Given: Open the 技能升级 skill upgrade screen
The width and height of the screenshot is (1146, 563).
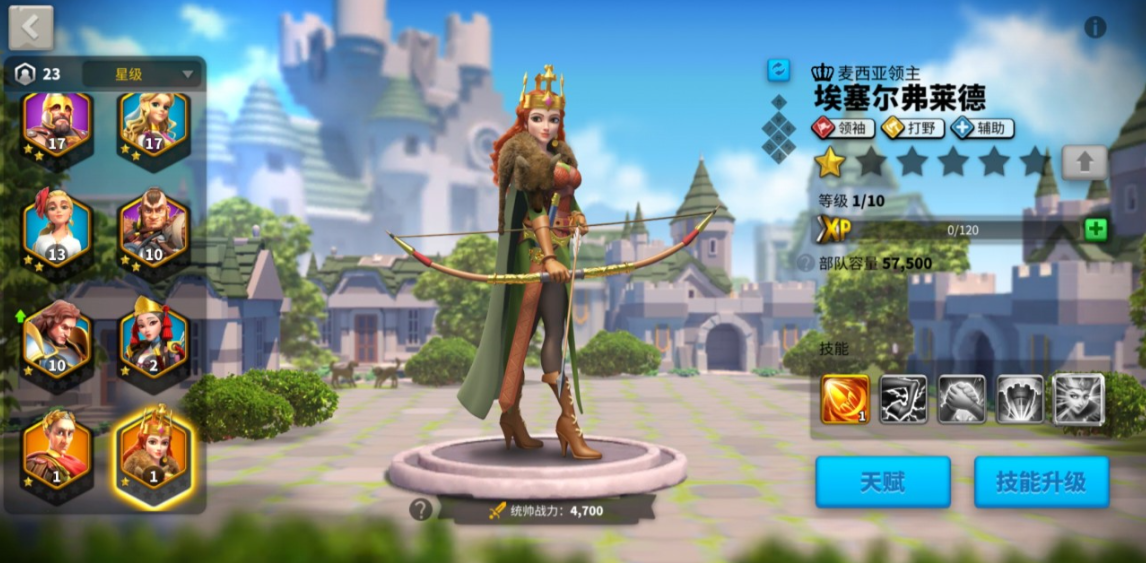Looking at the screenshot, I should pos(1041,482).
